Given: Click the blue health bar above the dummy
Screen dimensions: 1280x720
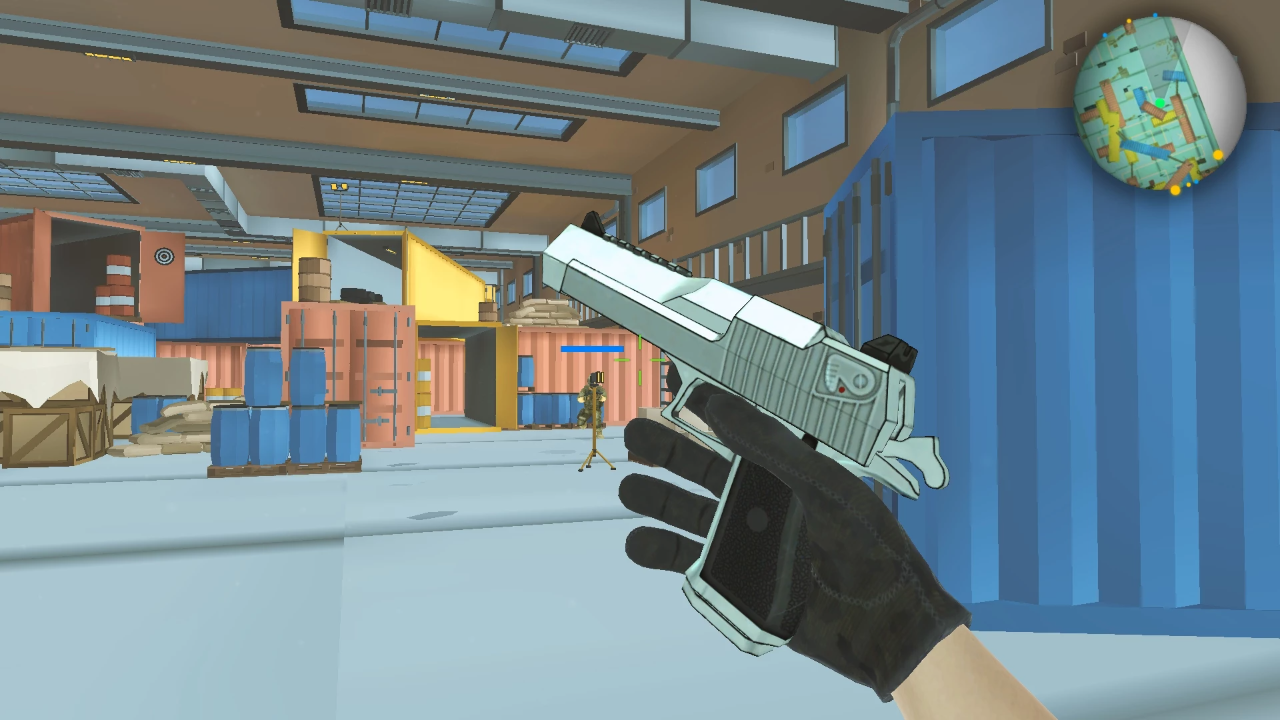Looking at the screenshot, I should point(591,349).
